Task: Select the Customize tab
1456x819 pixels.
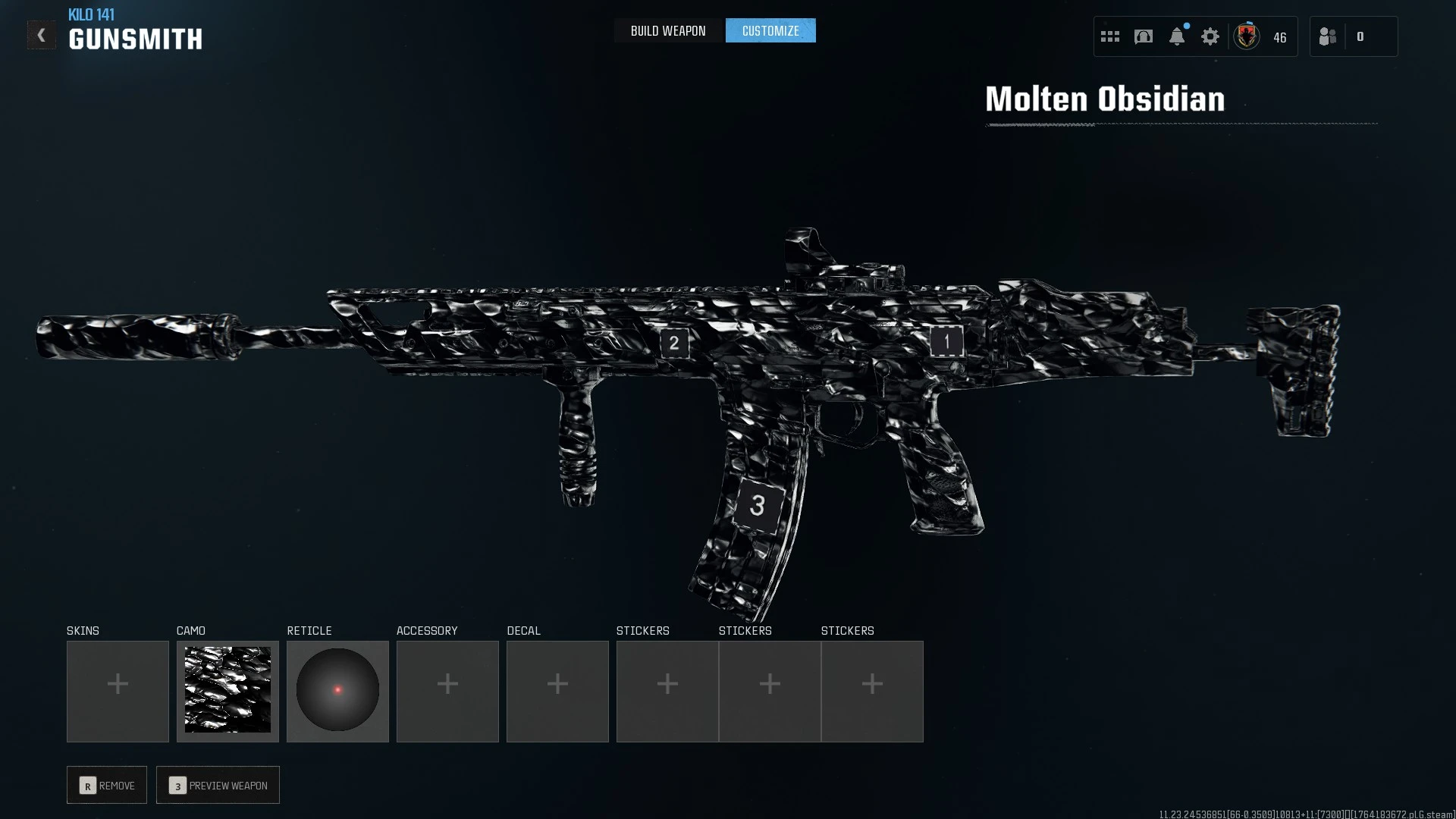Action: [x=770, y=30]
